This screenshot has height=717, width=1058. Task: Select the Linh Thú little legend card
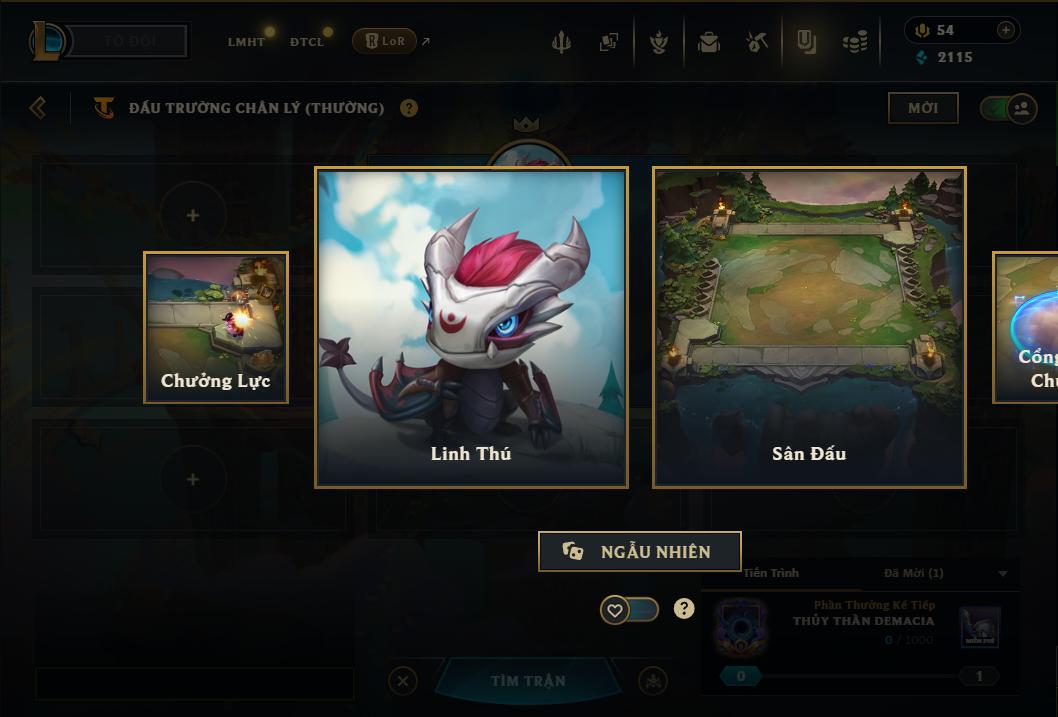[471, 327]
